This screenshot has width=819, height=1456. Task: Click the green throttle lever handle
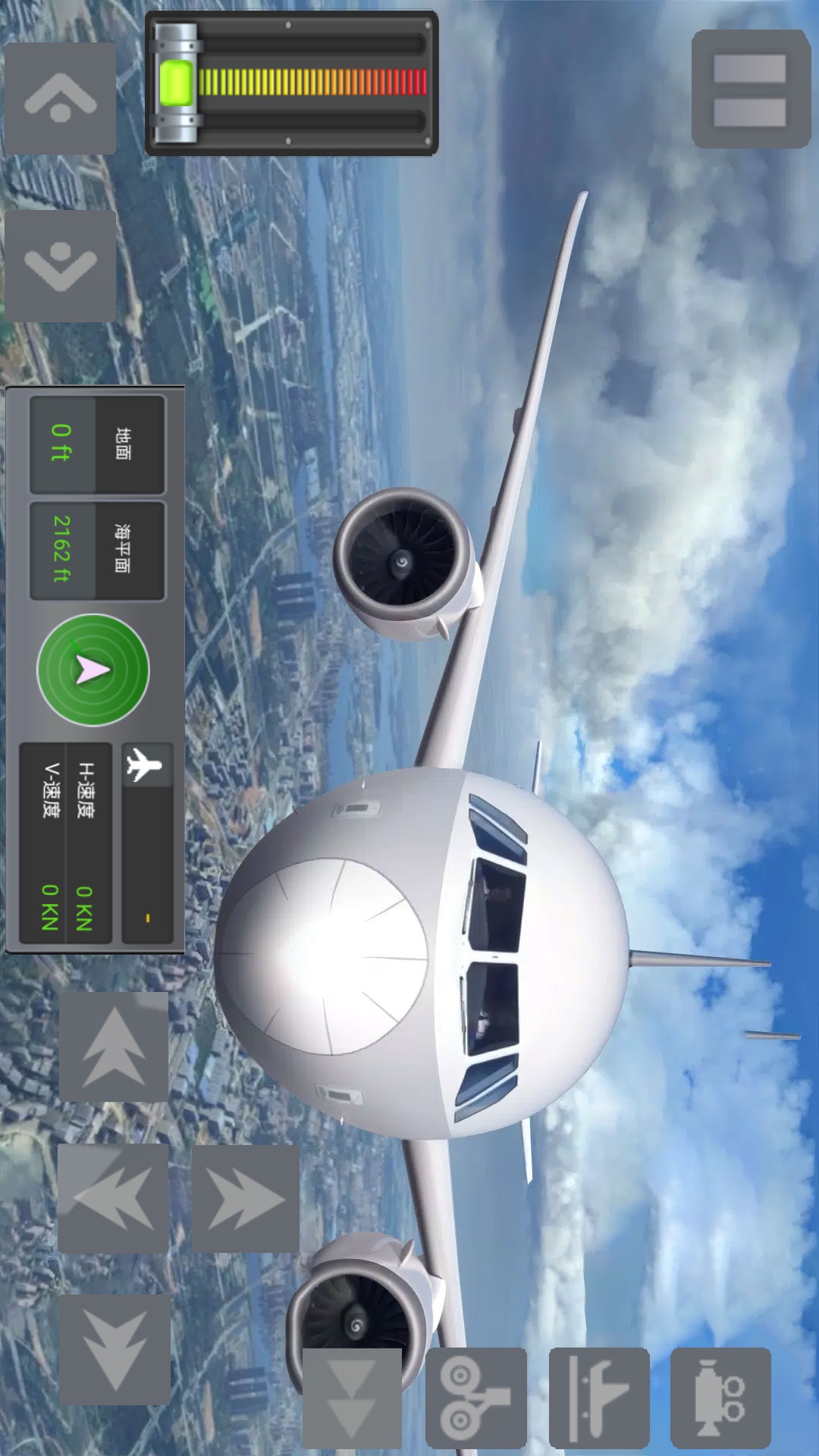(x=176, y=83)
